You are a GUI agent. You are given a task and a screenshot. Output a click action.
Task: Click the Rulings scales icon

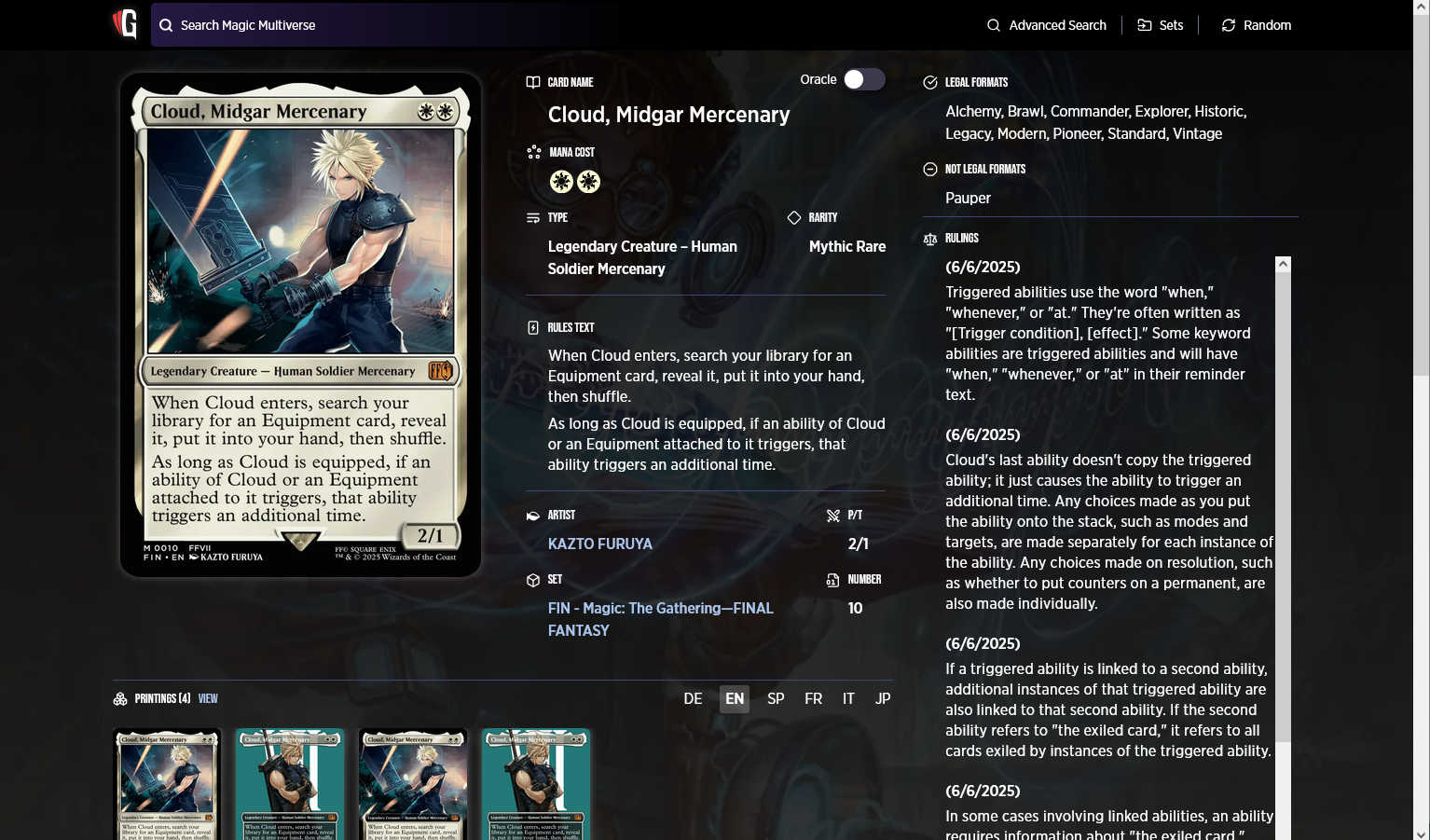click(x=929, y=239)
